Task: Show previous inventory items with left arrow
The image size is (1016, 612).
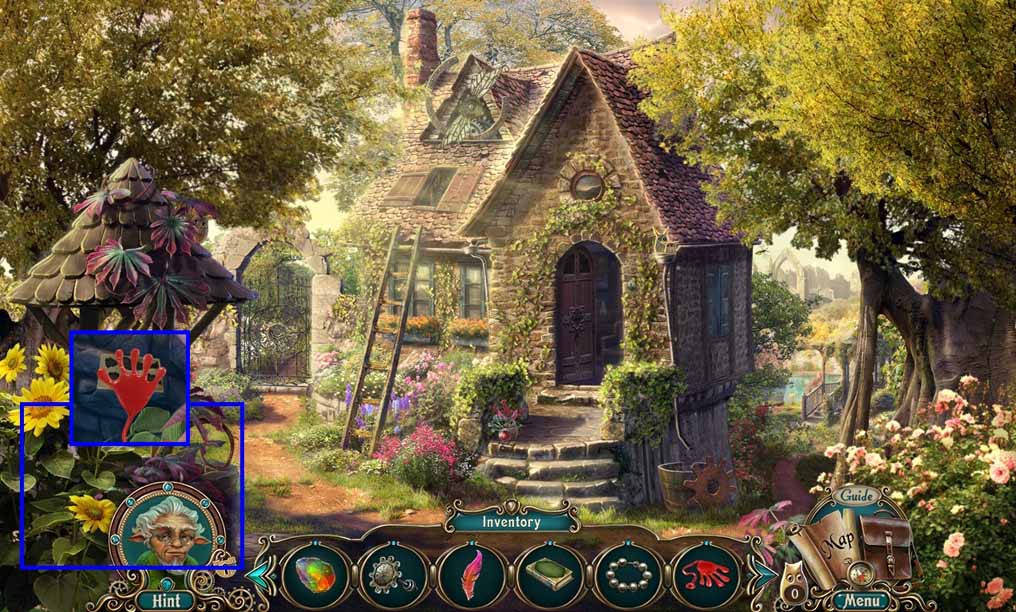Action: pyautogui.click(x=258, y=576)
